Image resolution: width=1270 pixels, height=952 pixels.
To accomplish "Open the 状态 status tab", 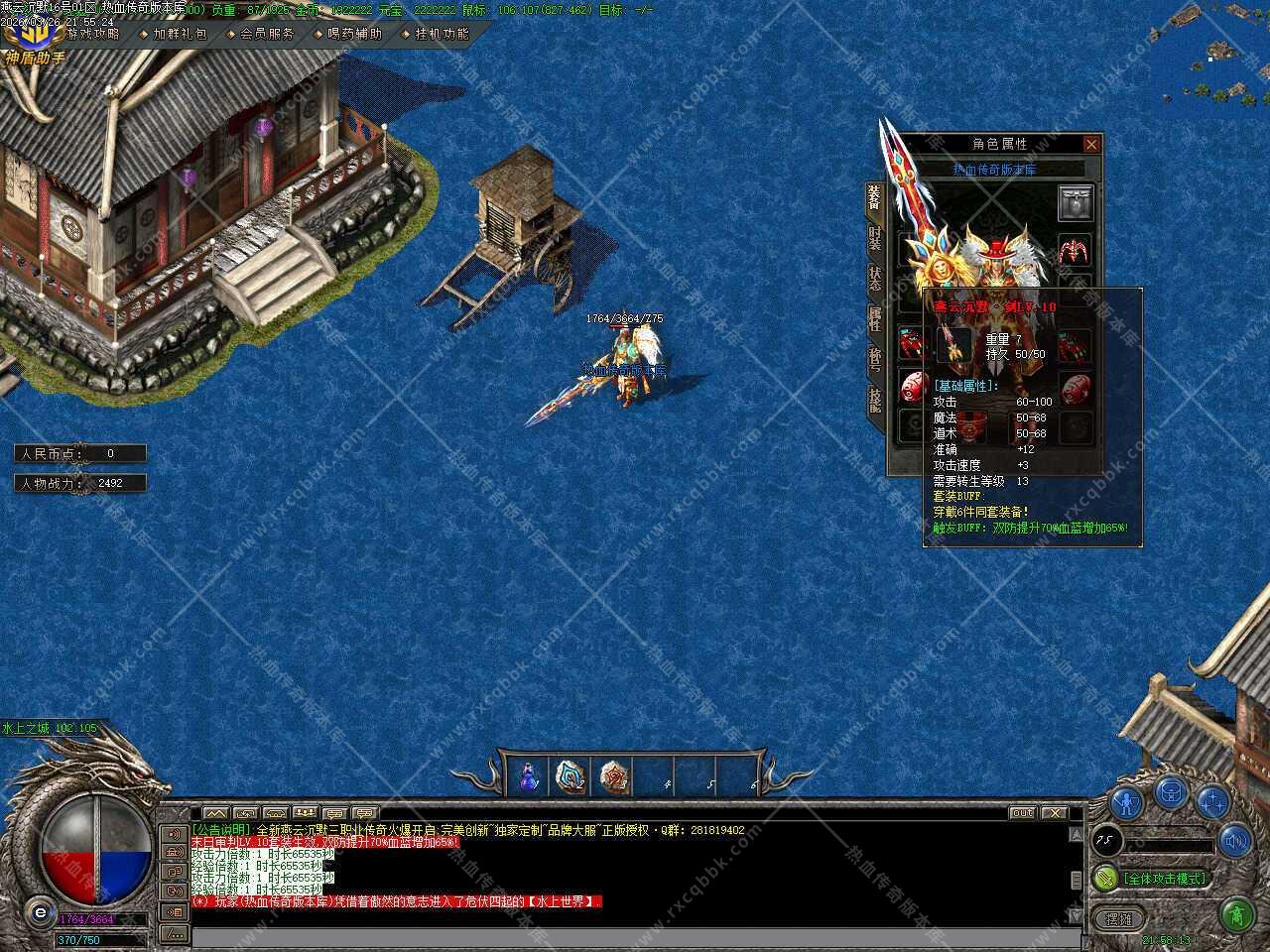I will 874,279.
